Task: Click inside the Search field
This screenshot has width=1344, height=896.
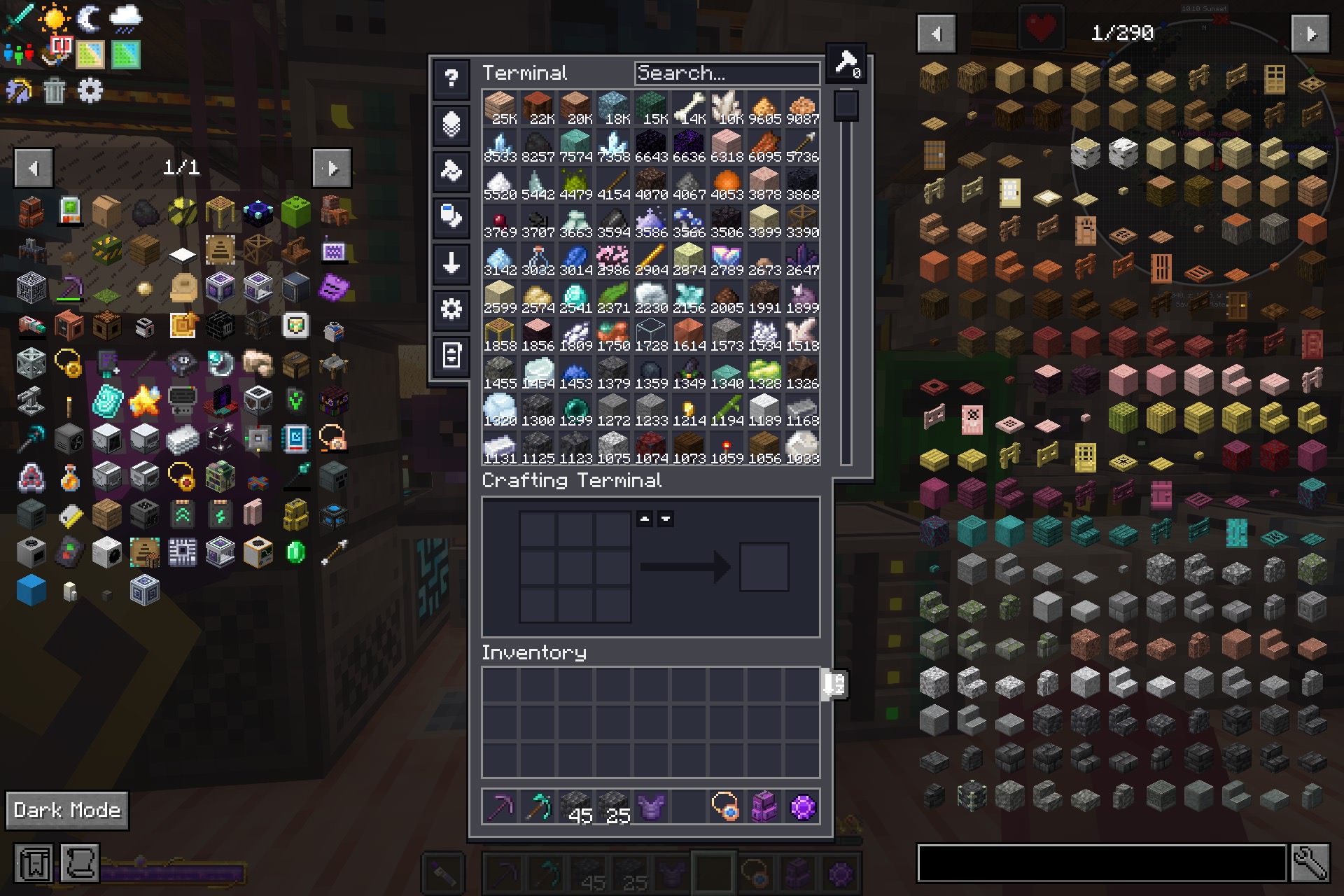Action: click(x=727, y=72)
